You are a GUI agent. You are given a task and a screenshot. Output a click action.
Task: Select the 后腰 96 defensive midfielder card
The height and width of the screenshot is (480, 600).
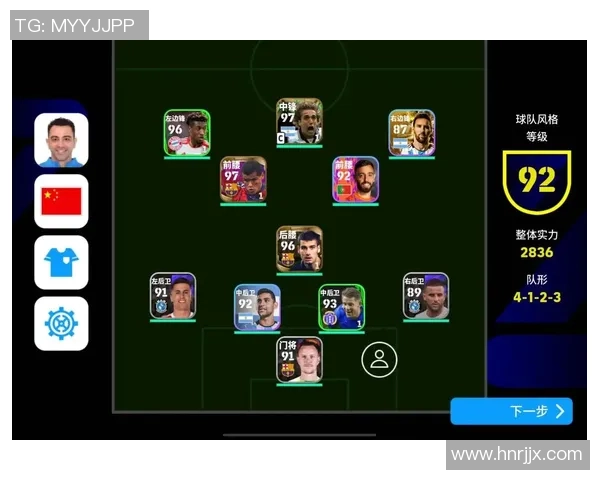300,249
